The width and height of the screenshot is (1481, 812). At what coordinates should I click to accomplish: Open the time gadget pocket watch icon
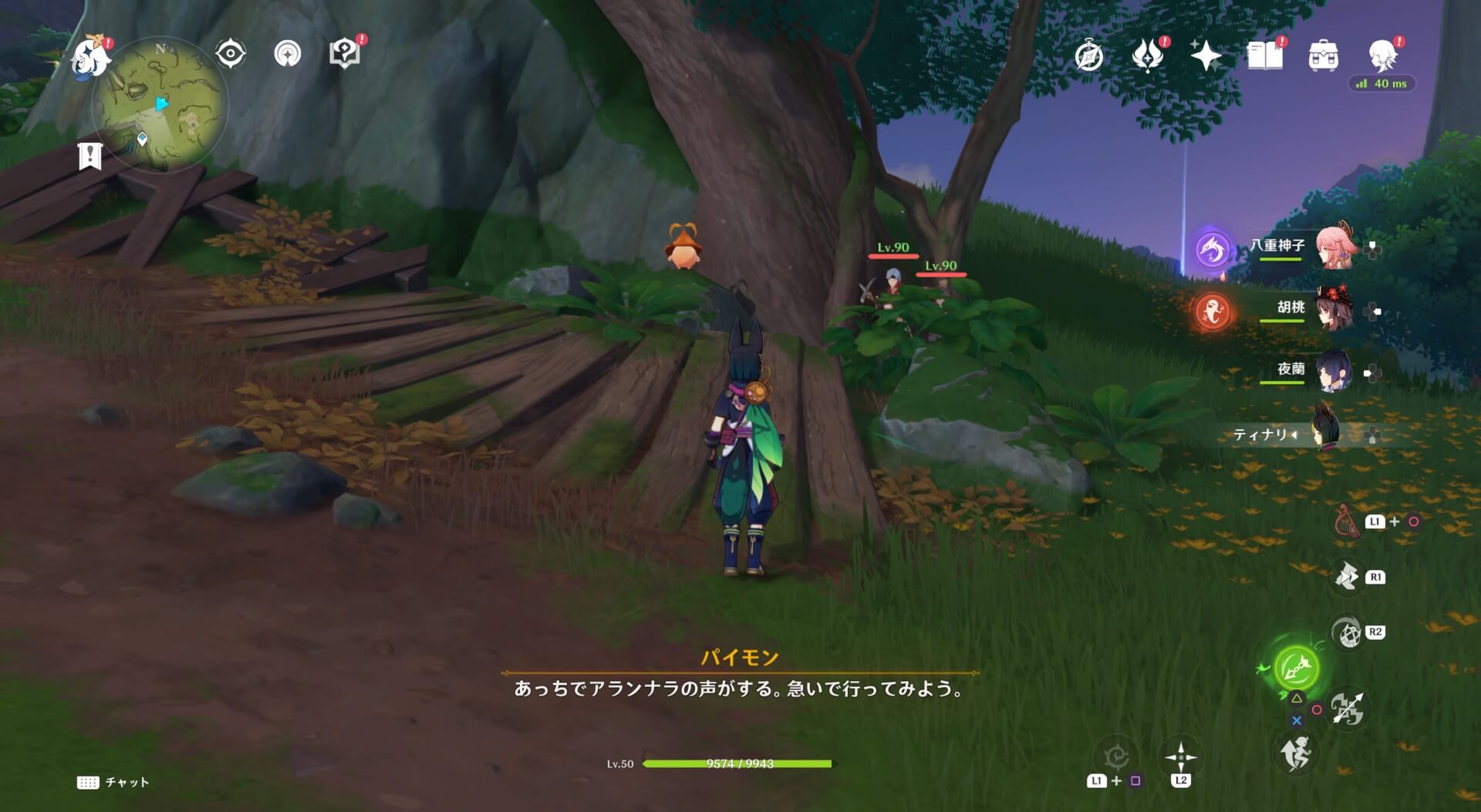(1088, 56)
